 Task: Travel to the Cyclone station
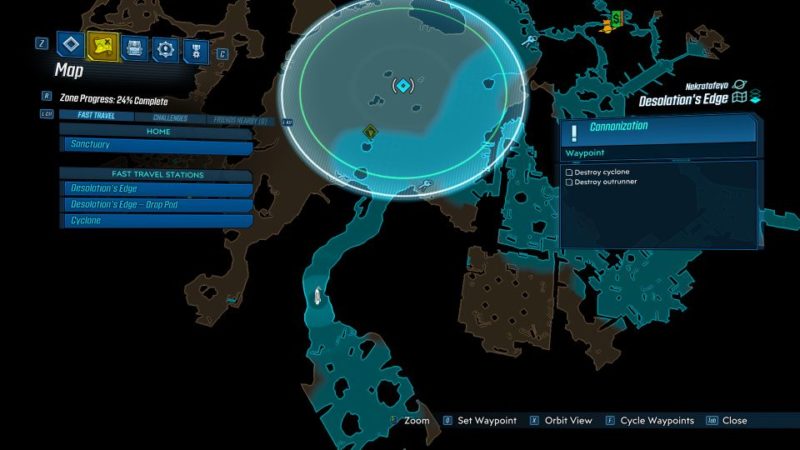(157, 220)
